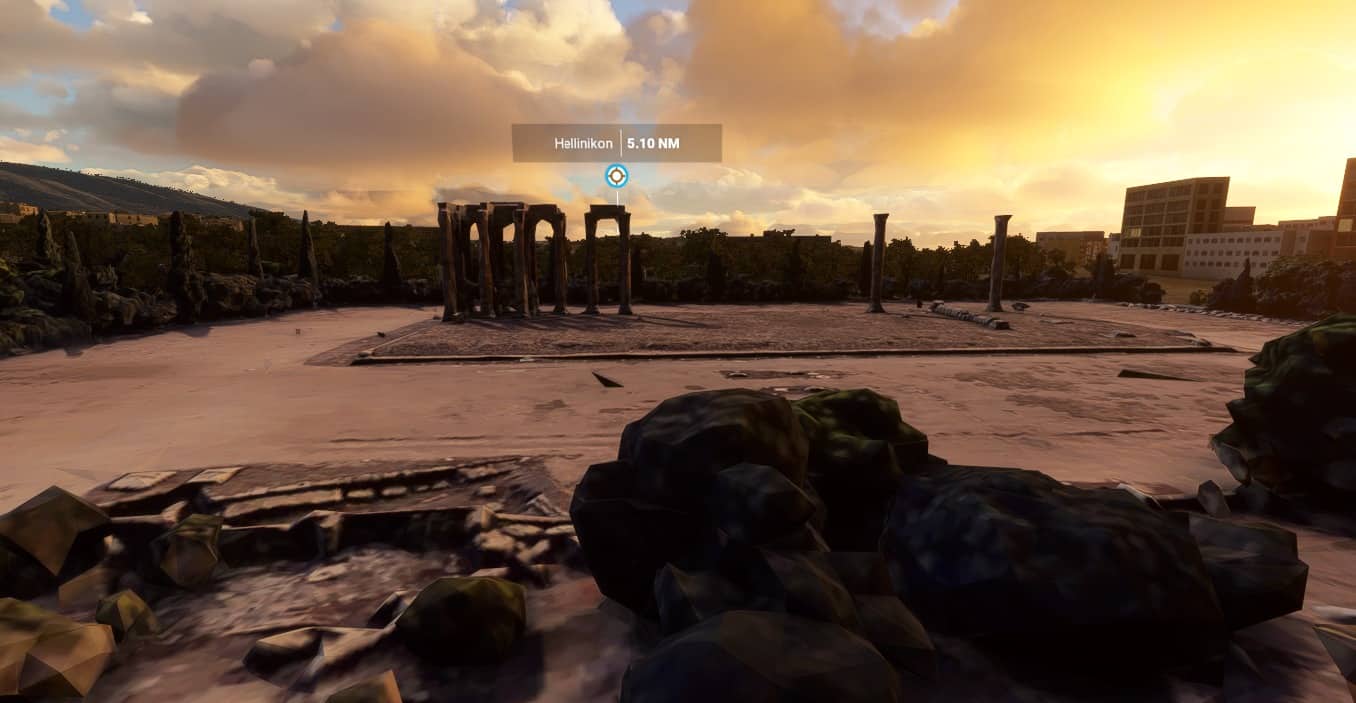Select the Hellinikon distance label
The image size is (1356, 703).
click(616, 143)
